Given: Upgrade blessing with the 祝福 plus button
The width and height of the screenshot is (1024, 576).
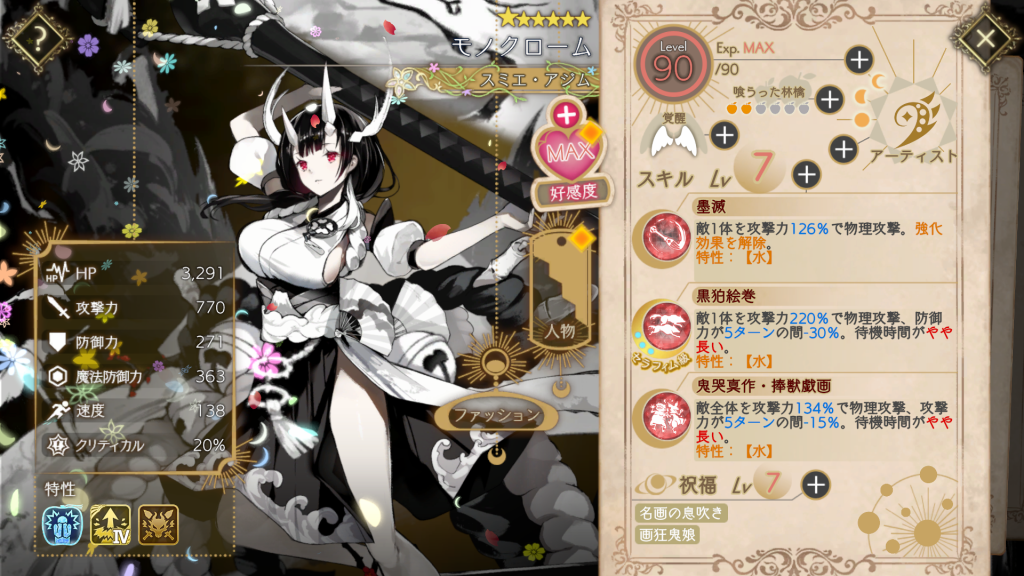Looking at the screenshot, I should (816, 486).
